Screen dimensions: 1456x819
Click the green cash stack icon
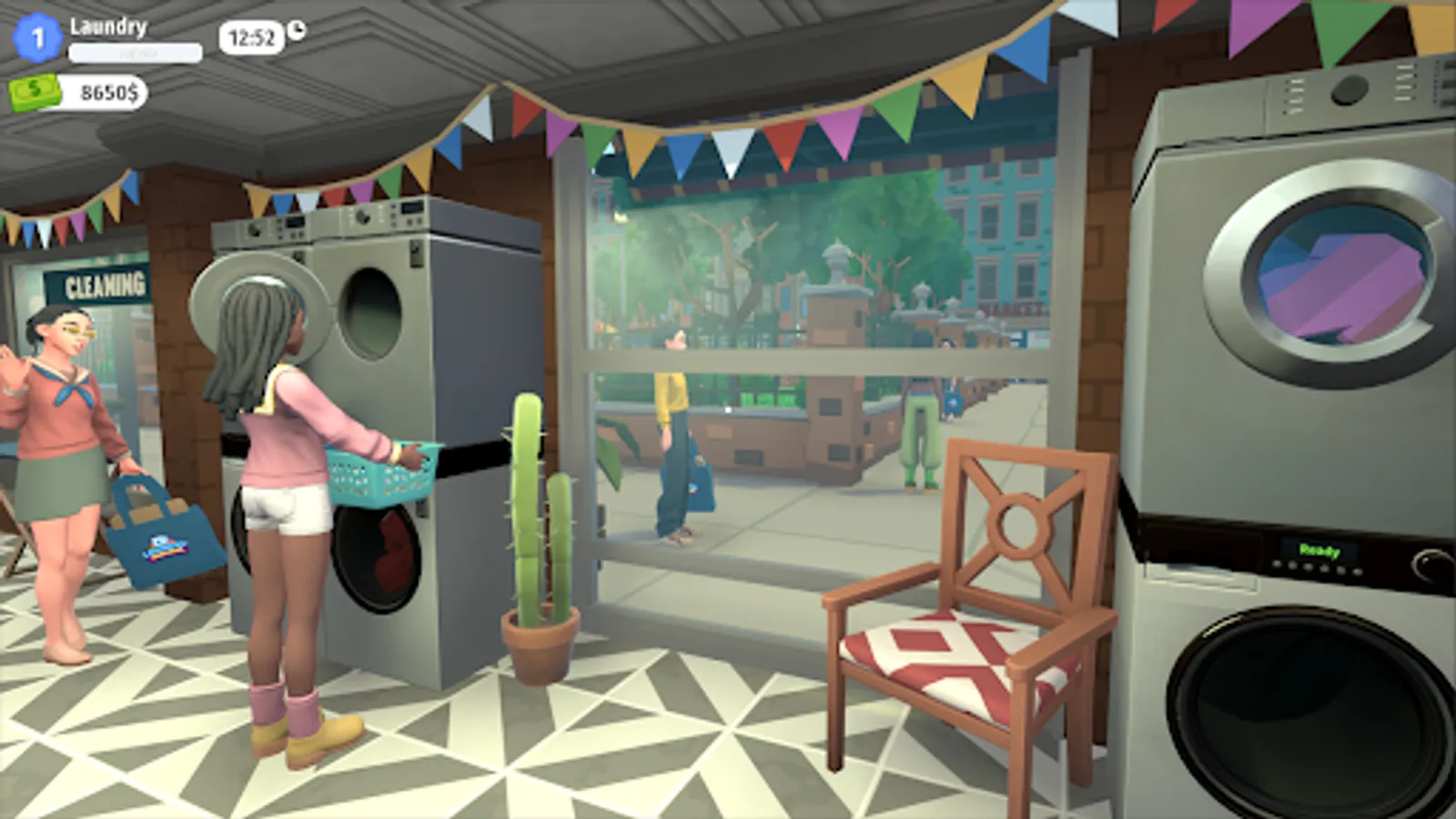(x=33, y=92)
